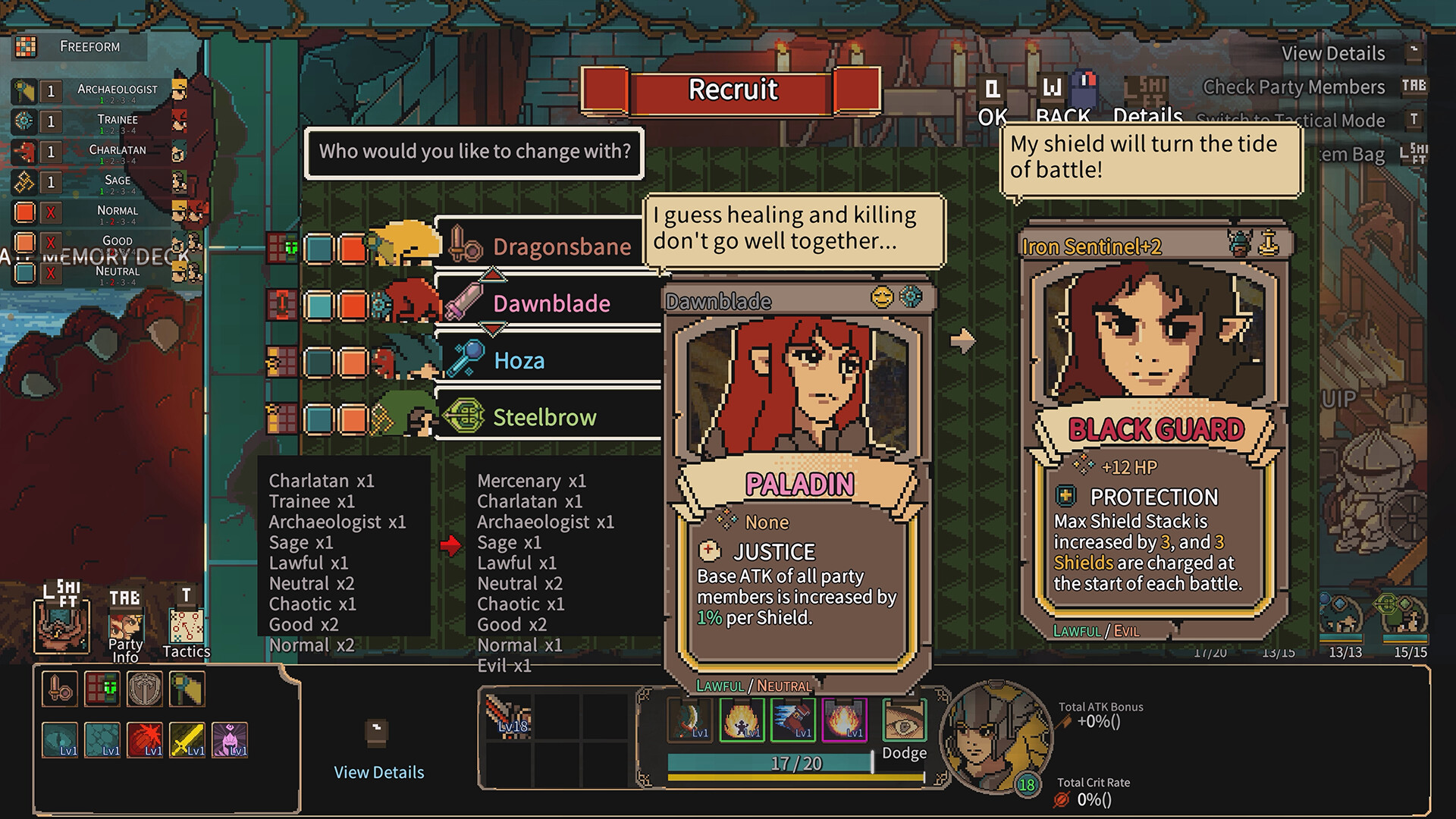This screenshot has height=819, width=1456.
Task: Select Dragonsbane to swap out
Action: click(x=546, y=246)
